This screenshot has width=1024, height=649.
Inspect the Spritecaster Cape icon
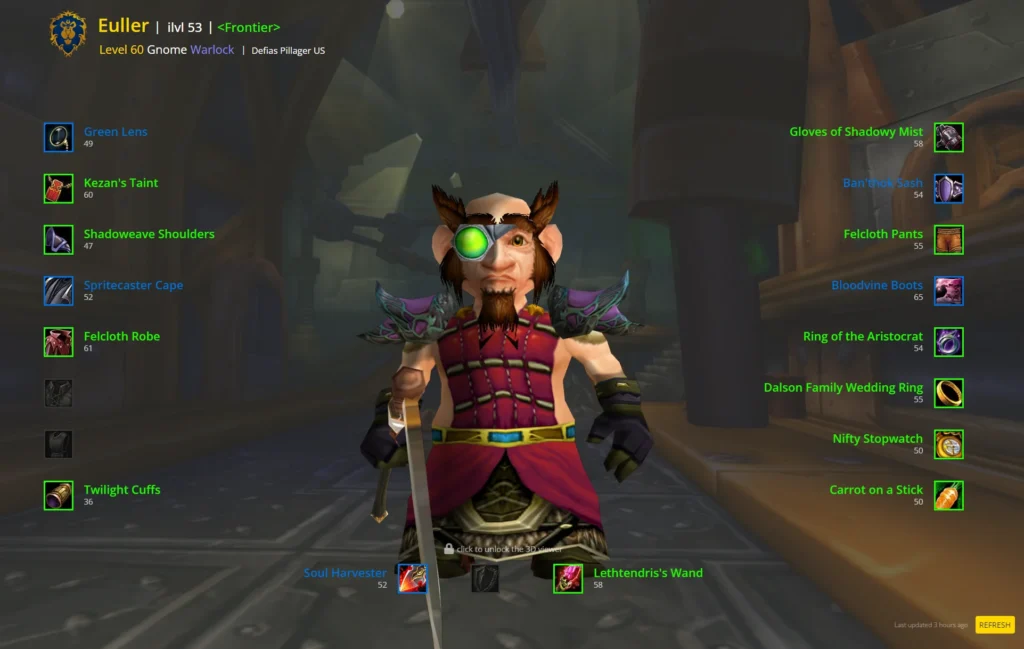pos(59,291)
